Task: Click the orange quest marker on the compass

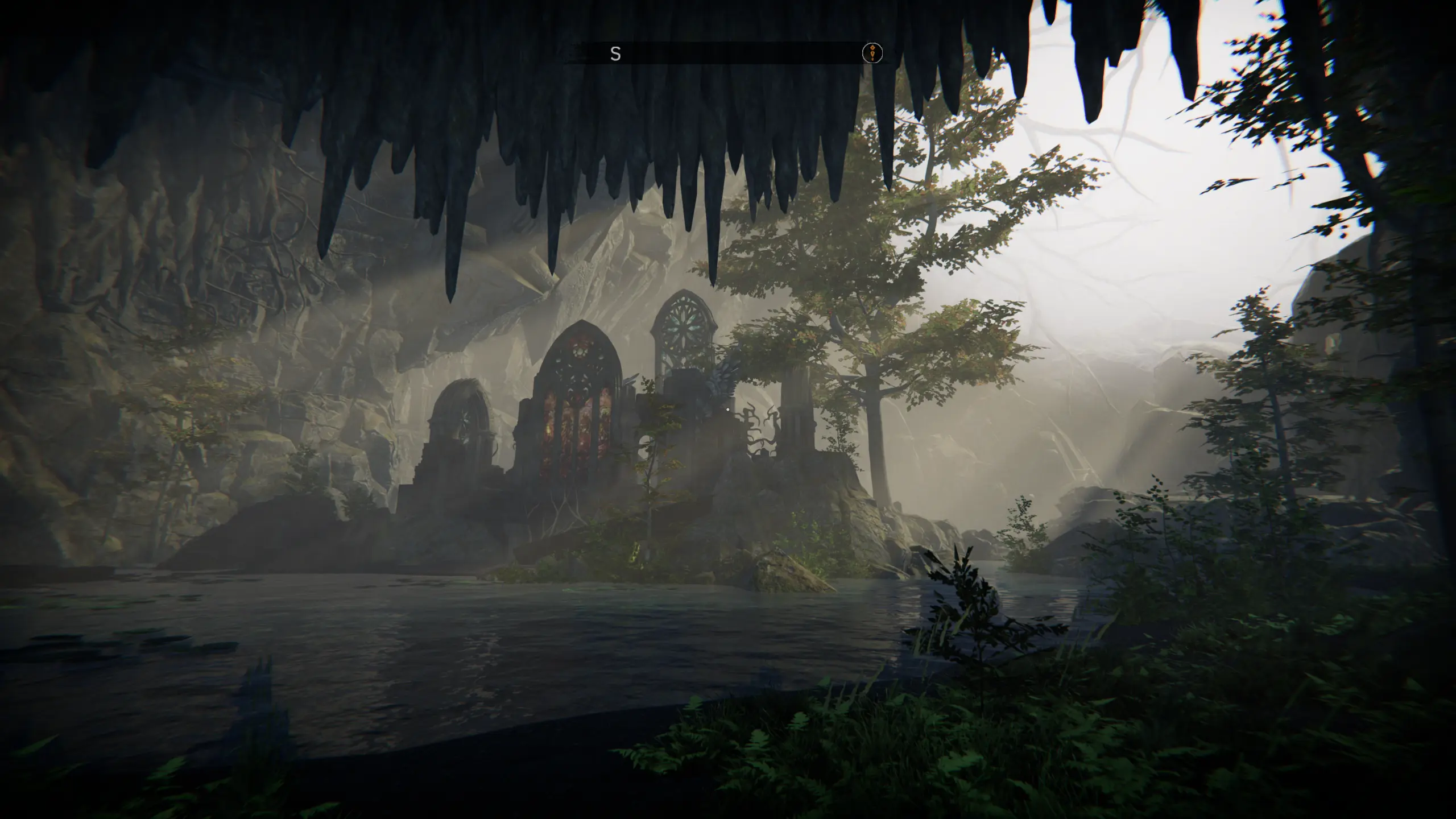Action: (x=872, y=53)
